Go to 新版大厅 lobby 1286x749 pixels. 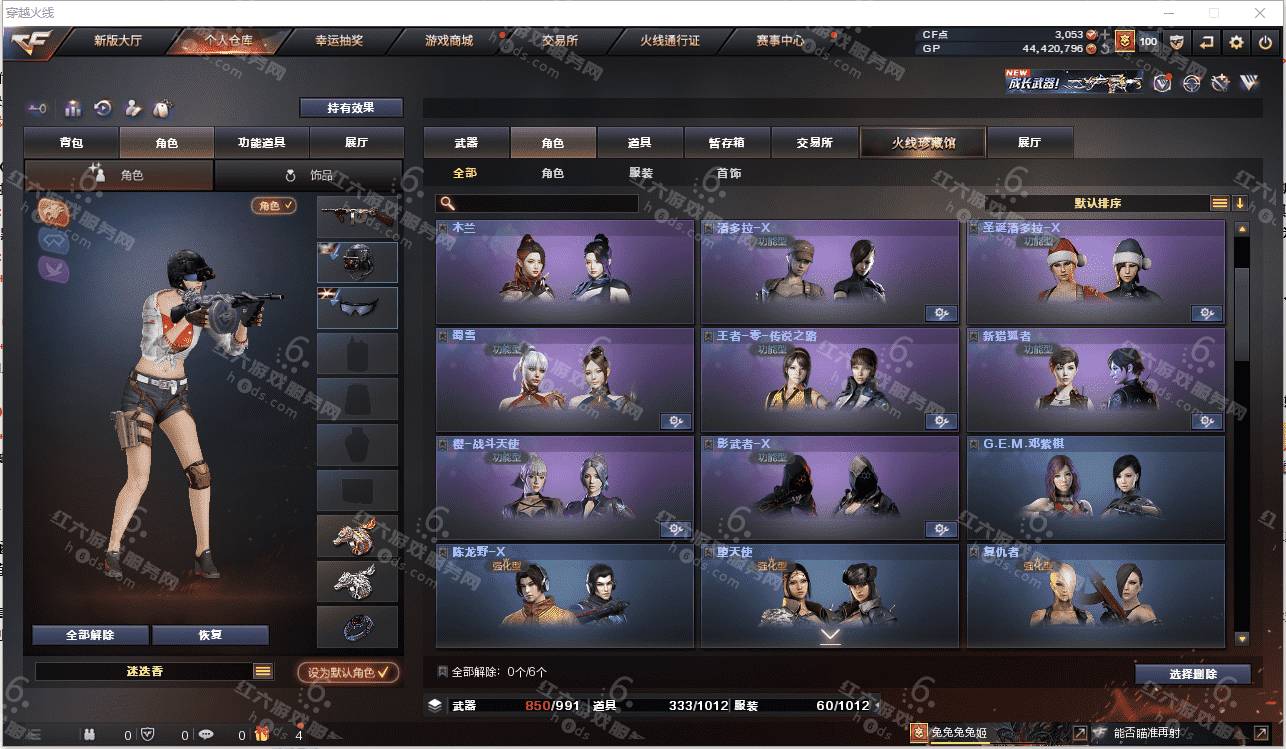118,41
